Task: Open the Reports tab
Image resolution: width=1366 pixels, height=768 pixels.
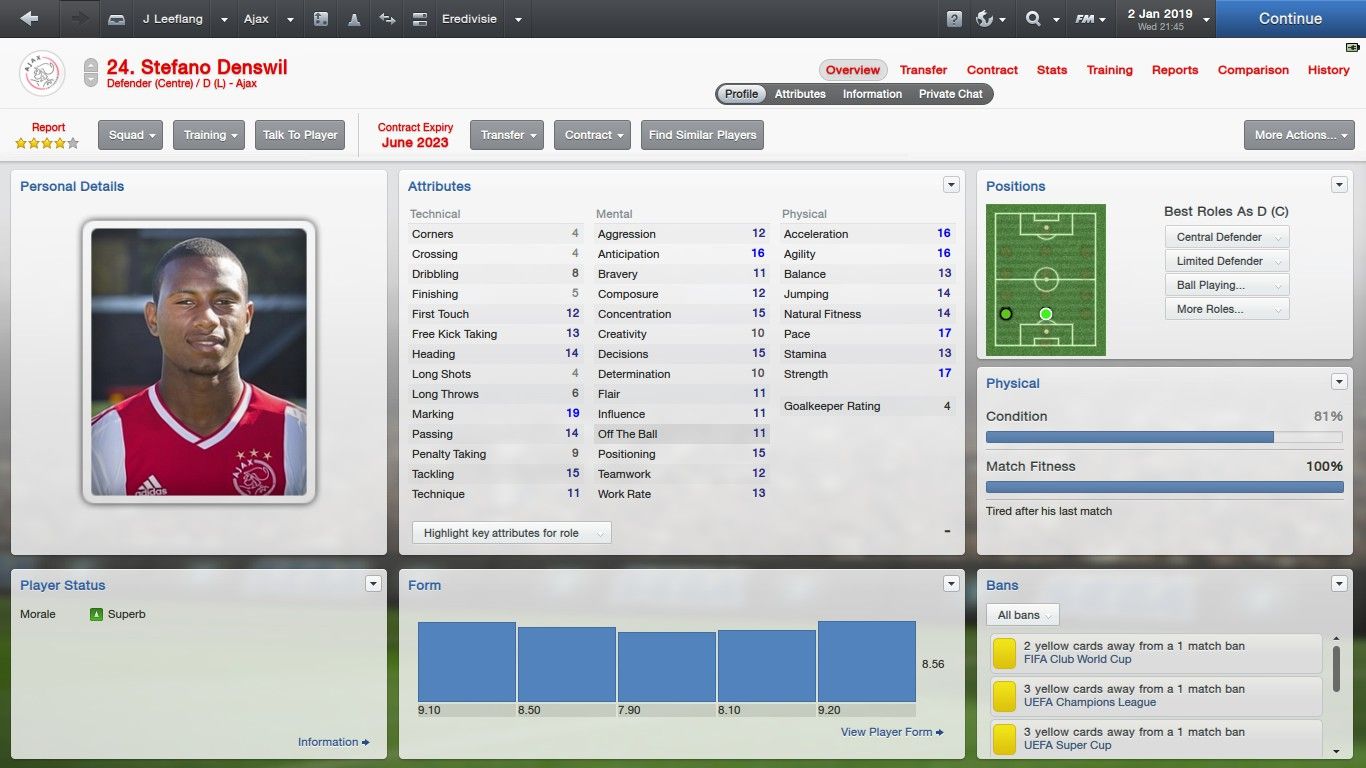Action: tap(1175, 70)
